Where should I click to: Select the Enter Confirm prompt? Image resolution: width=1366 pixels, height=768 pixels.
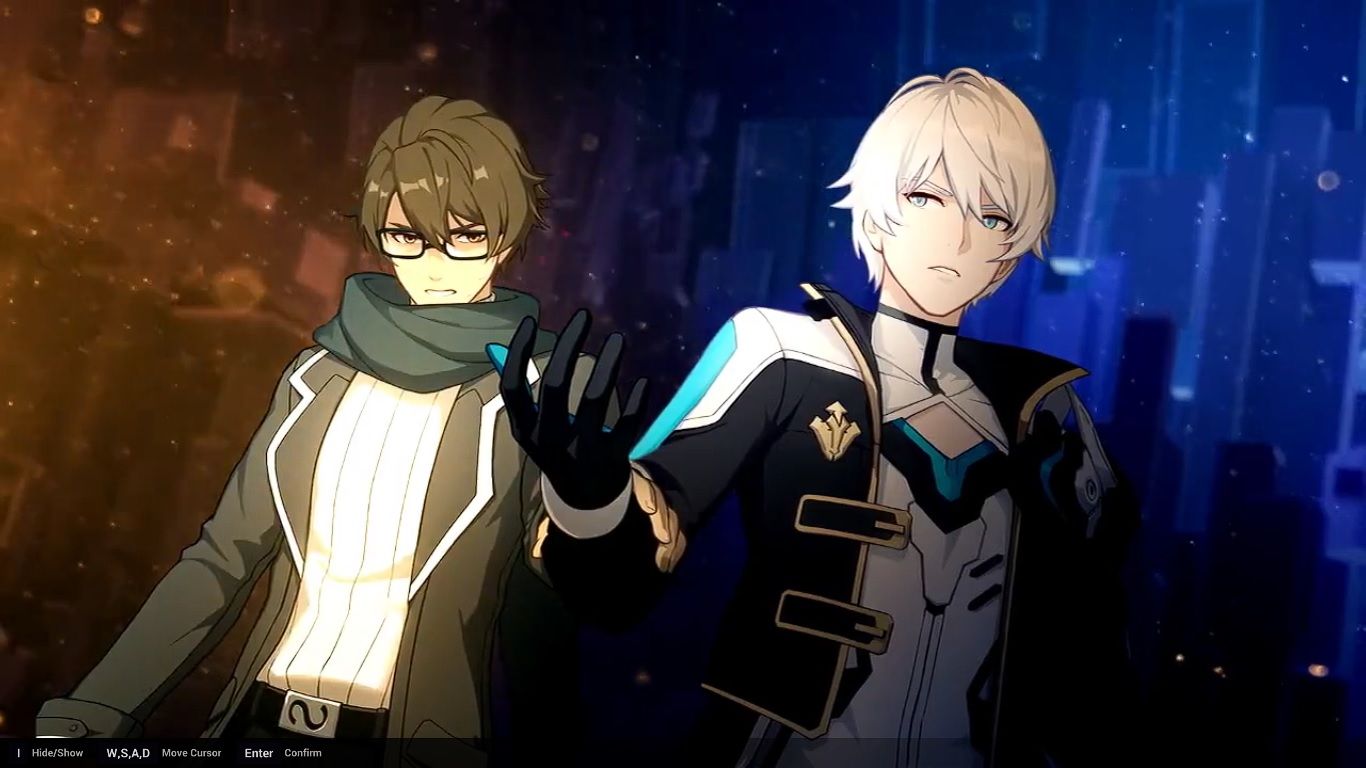tap(280, 753)
